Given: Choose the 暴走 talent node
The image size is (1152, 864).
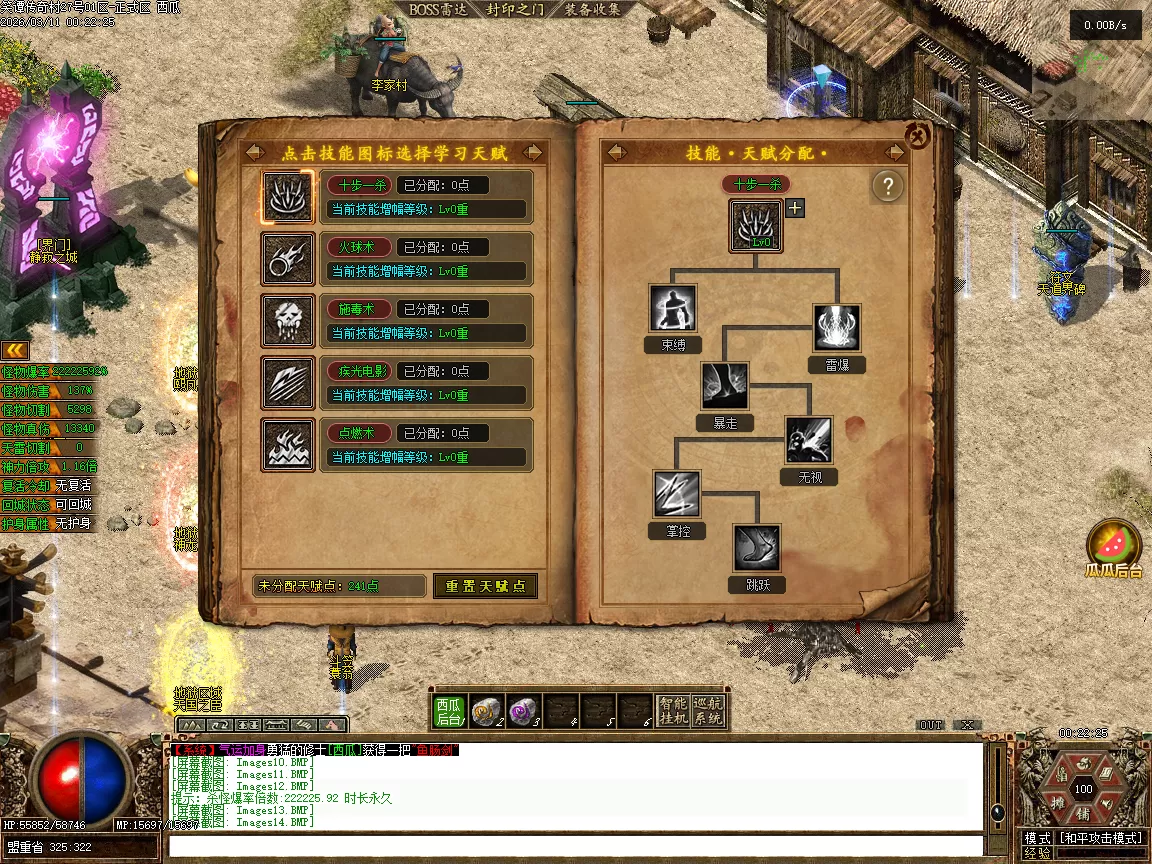Looking at the screenshot, I should [x=725, y=386].
